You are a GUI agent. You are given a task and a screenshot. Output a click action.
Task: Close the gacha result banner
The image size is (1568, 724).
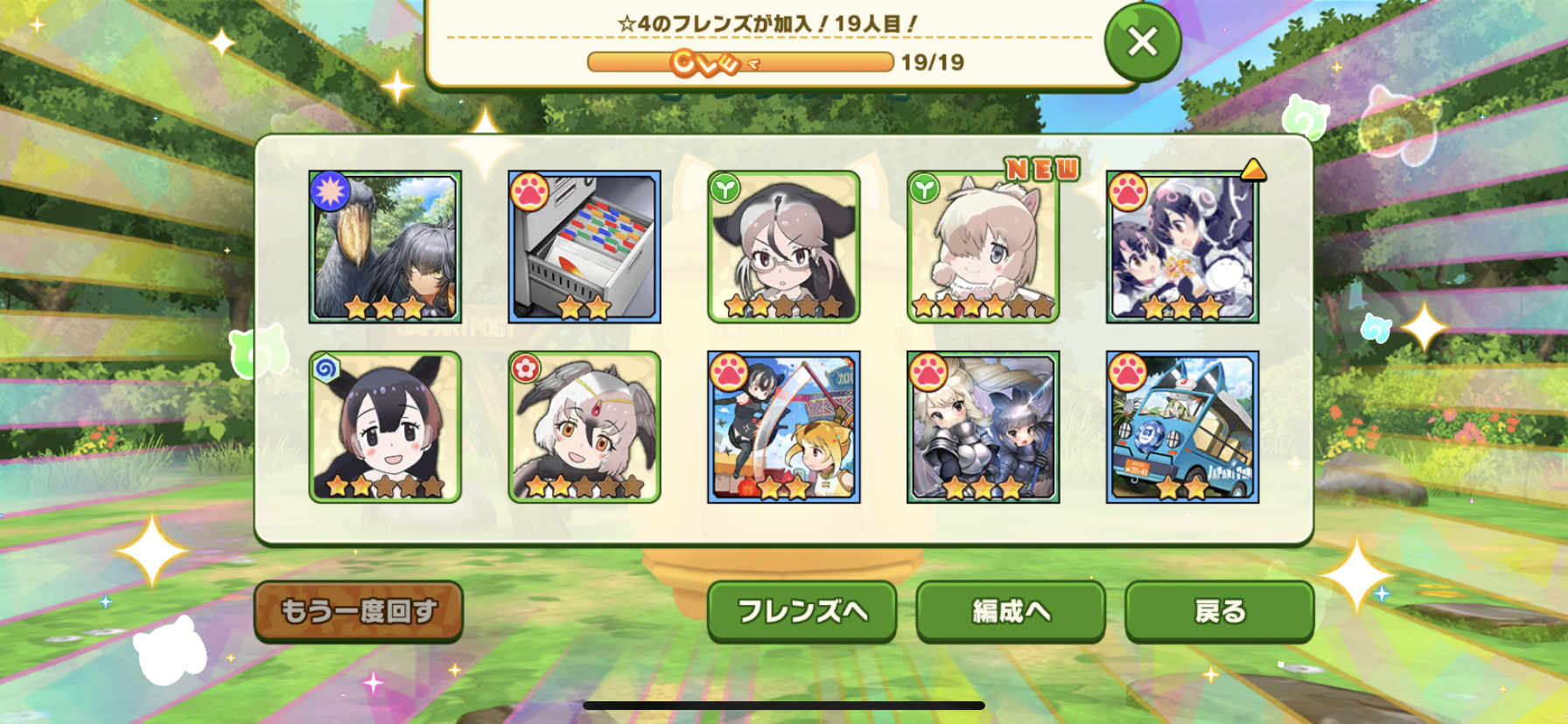tap(1142, 41)
